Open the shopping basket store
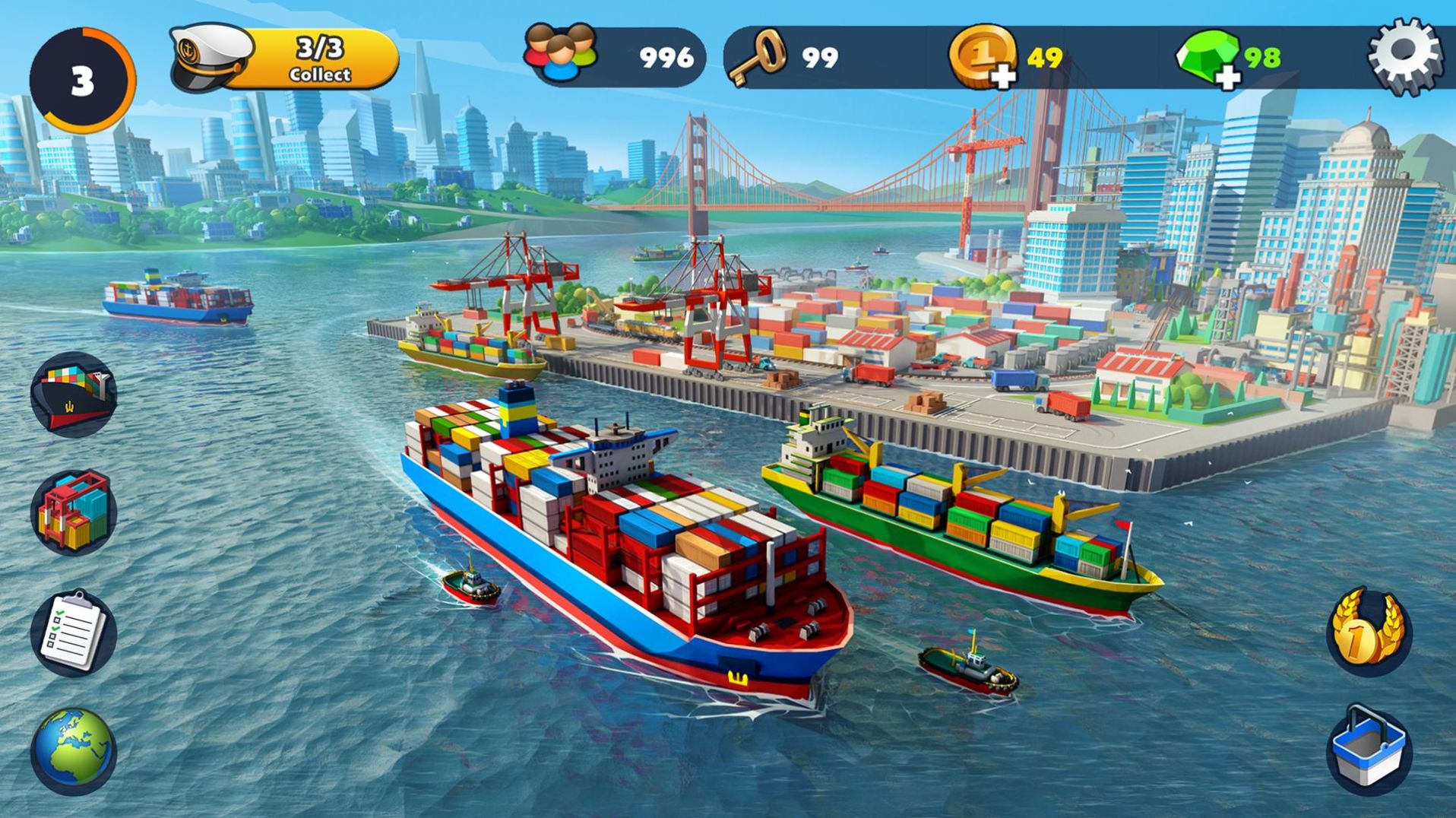The height and width of the screenshot is (818, 1456). (x=1368, y=749)
